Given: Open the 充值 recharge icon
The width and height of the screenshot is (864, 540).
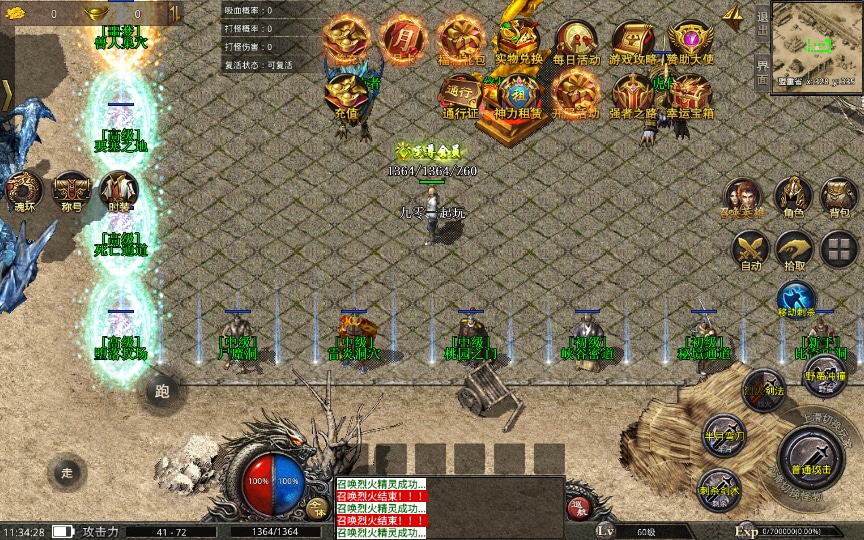Looking at the screenshot, I should (x=346, y=94).
